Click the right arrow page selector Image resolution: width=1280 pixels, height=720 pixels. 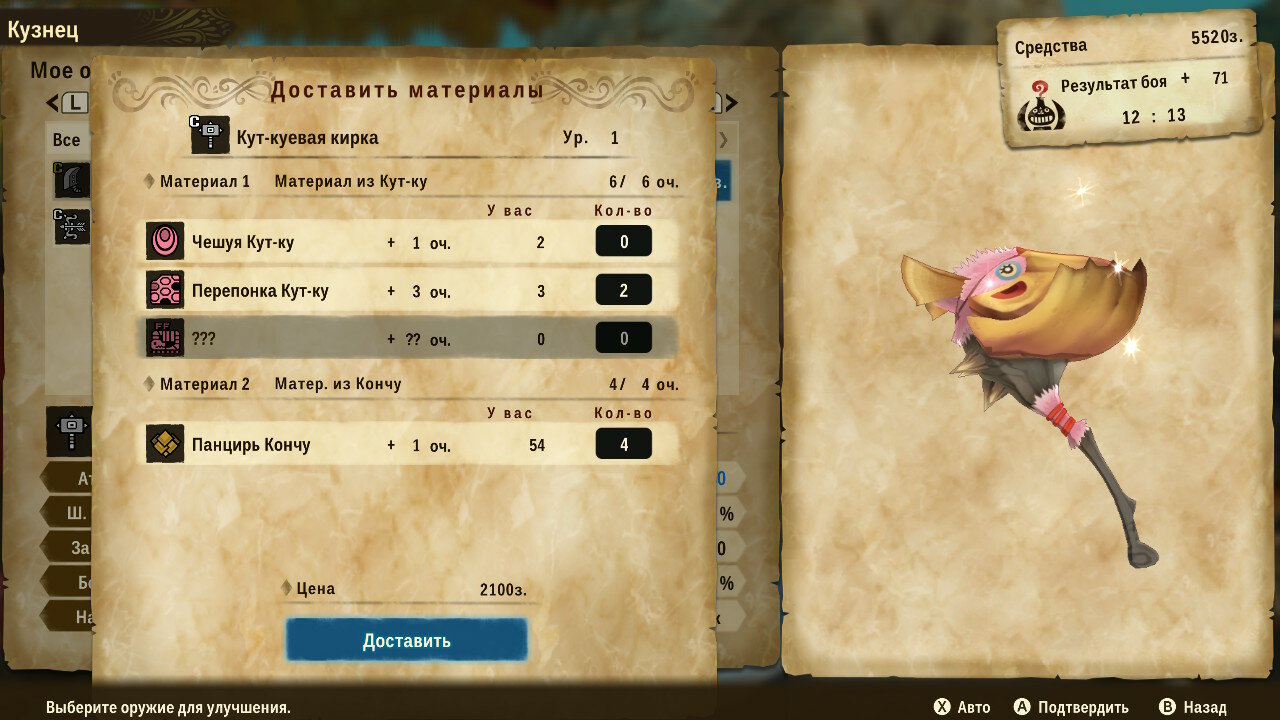(x=731, y=102)
